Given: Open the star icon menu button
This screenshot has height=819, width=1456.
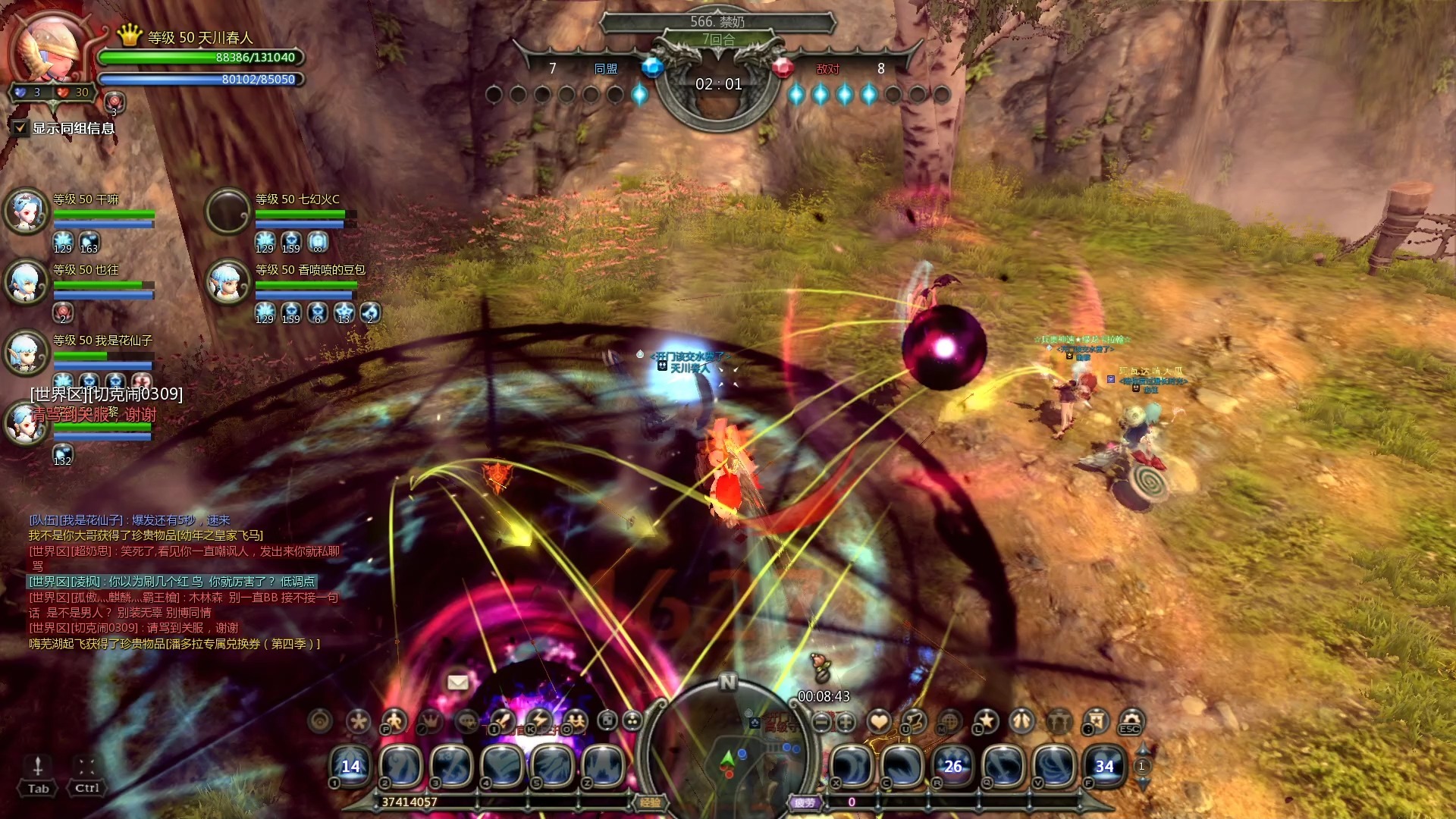Looking at the screenshot, I should (x=986, y=721).
